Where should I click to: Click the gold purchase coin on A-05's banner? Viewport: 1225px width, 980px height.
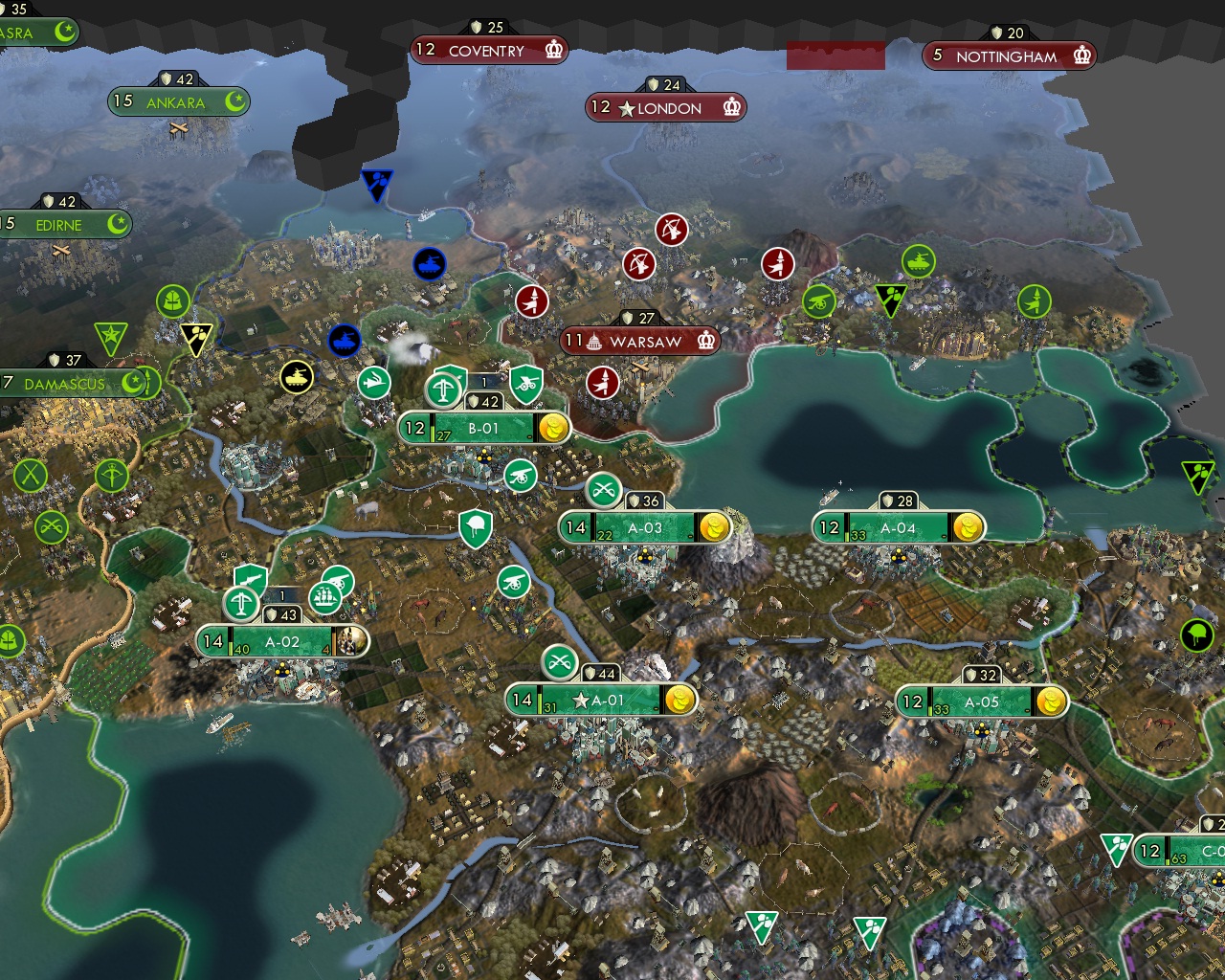1050,702
